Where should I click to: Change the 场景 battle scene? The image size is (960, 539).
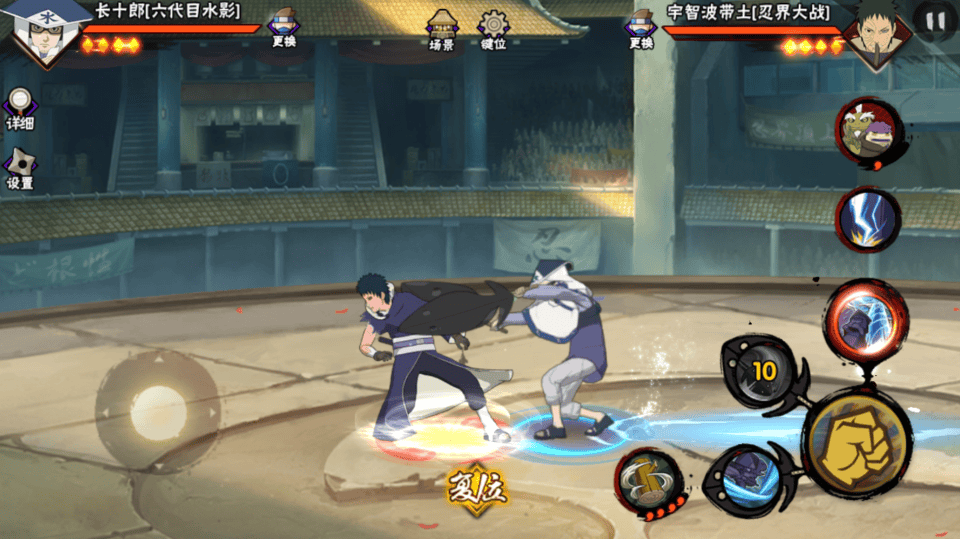coord(442,30)
